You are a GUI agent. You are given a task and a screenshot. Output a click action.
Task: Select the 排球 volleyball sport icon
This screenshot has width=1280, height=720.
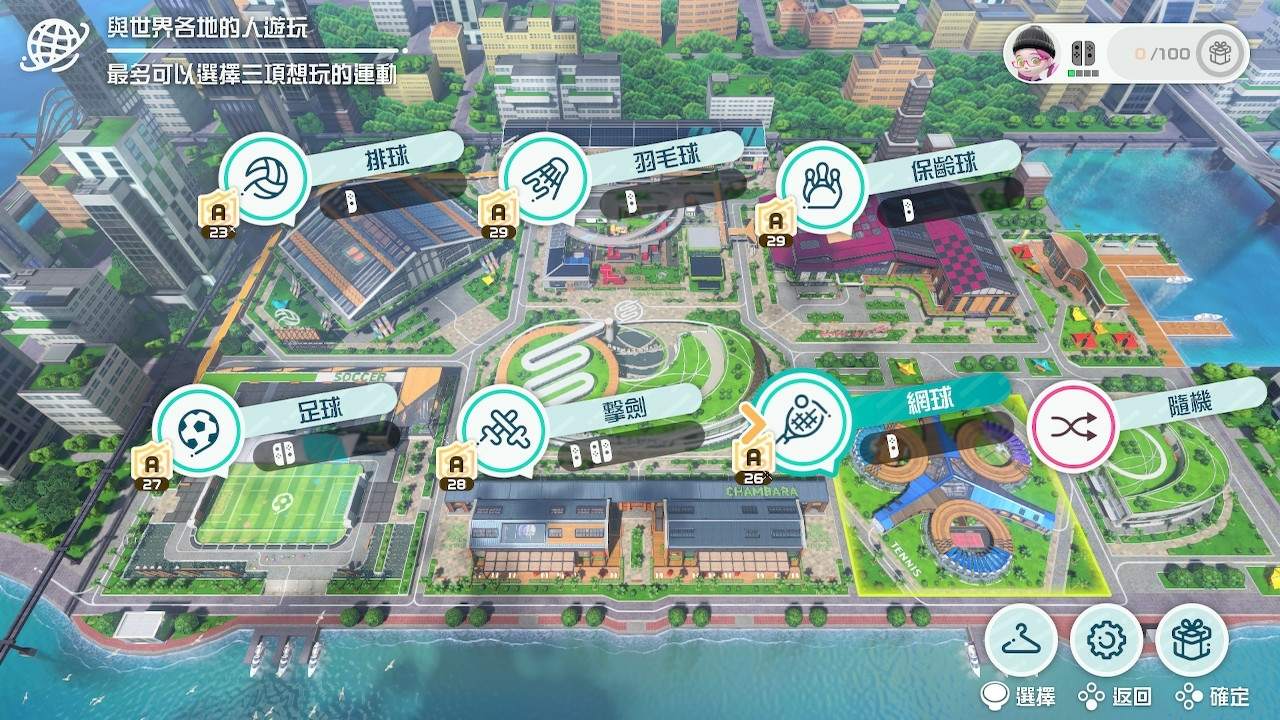tap(265, 177)
